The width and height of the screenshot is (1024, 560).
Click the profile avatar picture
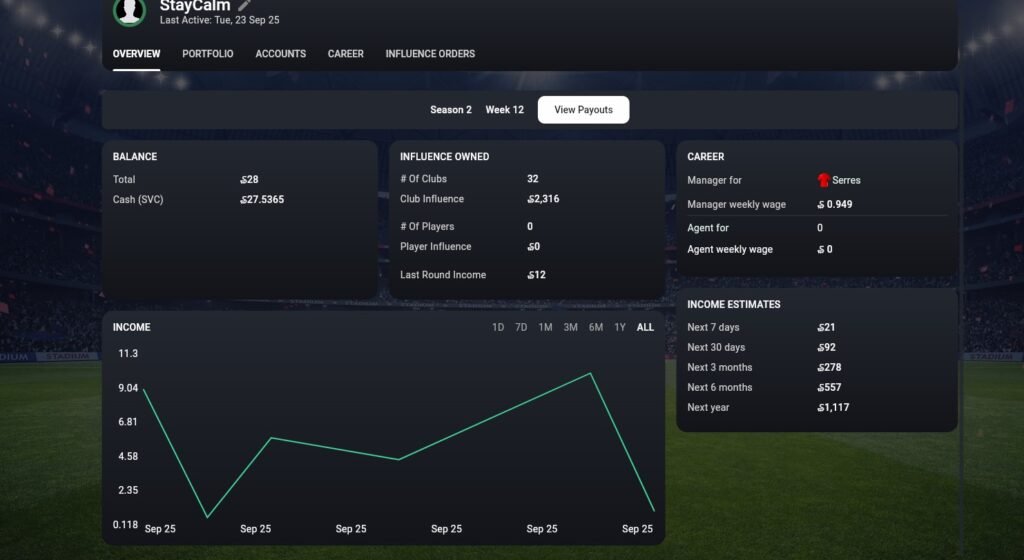[x=130, y=10]
